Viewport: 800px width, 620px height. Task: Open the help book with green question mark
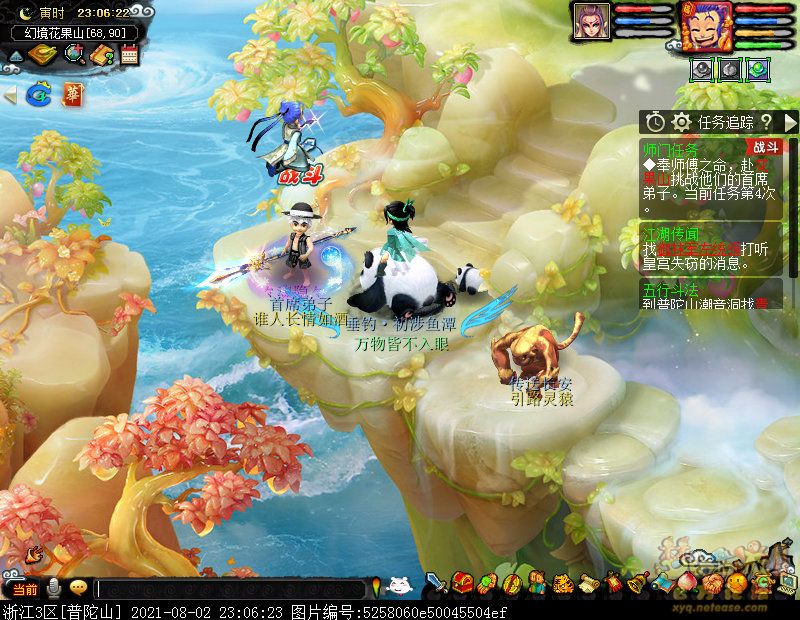point(101,54)
